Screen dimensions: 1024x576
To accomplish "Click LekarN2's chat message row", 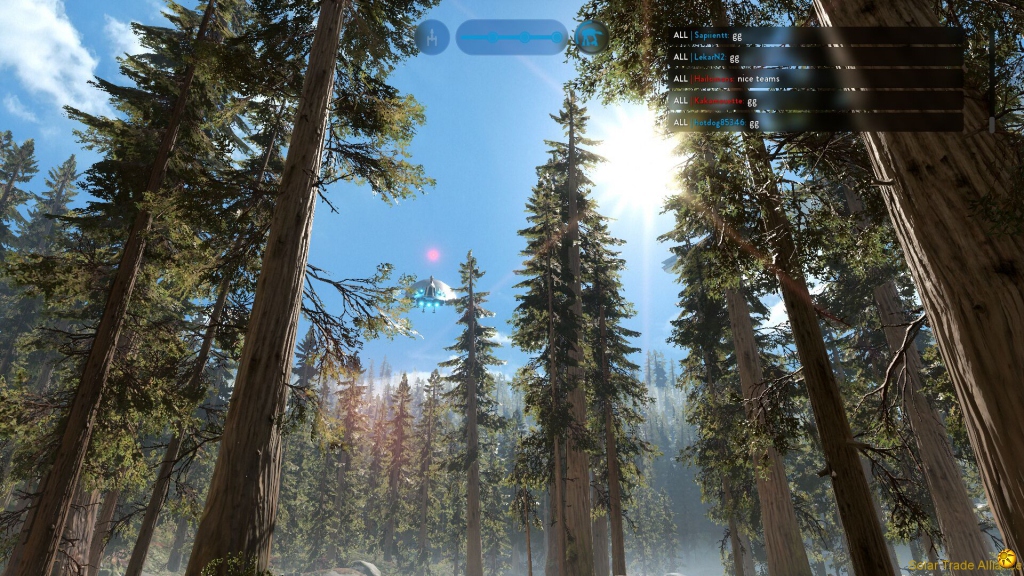I will point(815,57).
